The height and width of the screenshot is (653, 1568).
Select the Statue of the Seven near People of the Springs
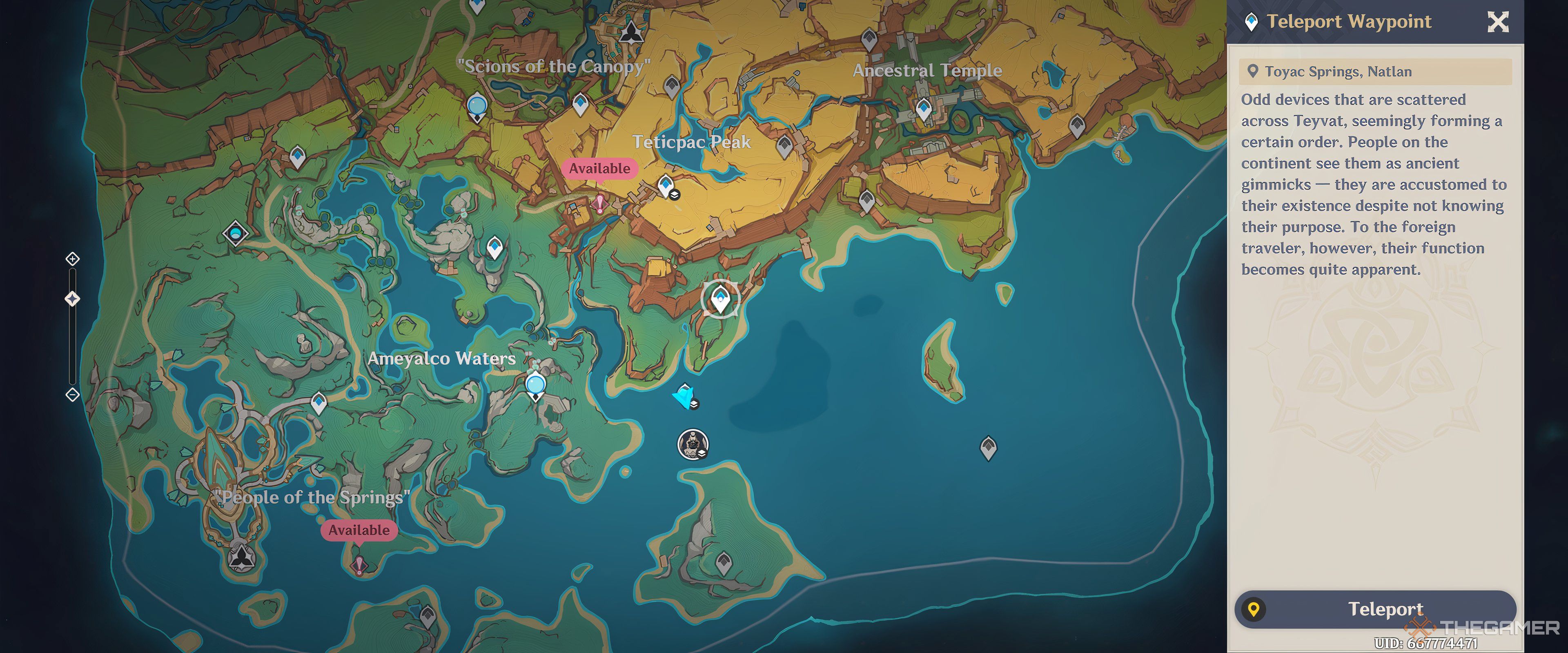click(242, 555)
